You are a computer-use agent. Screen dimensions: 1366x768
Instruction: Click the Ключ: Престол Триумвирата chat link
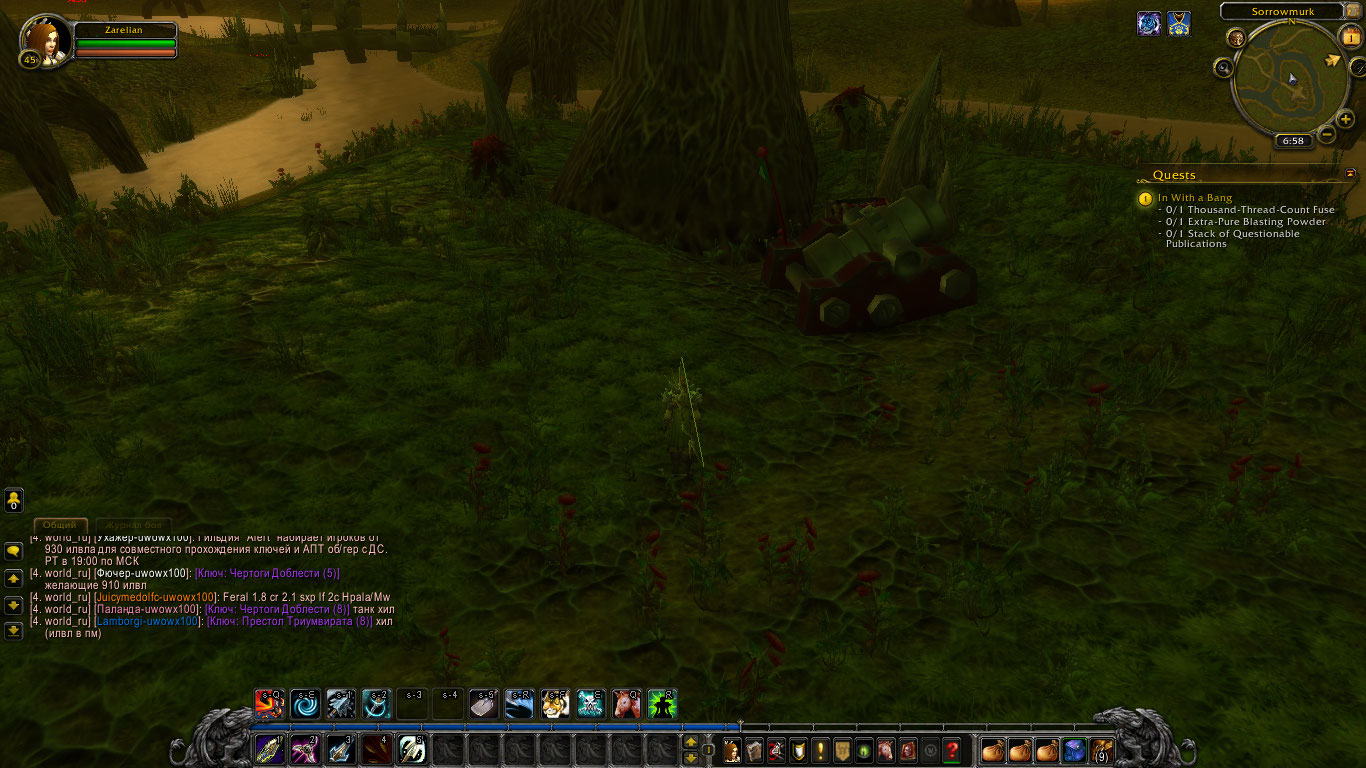coord(288,621)
